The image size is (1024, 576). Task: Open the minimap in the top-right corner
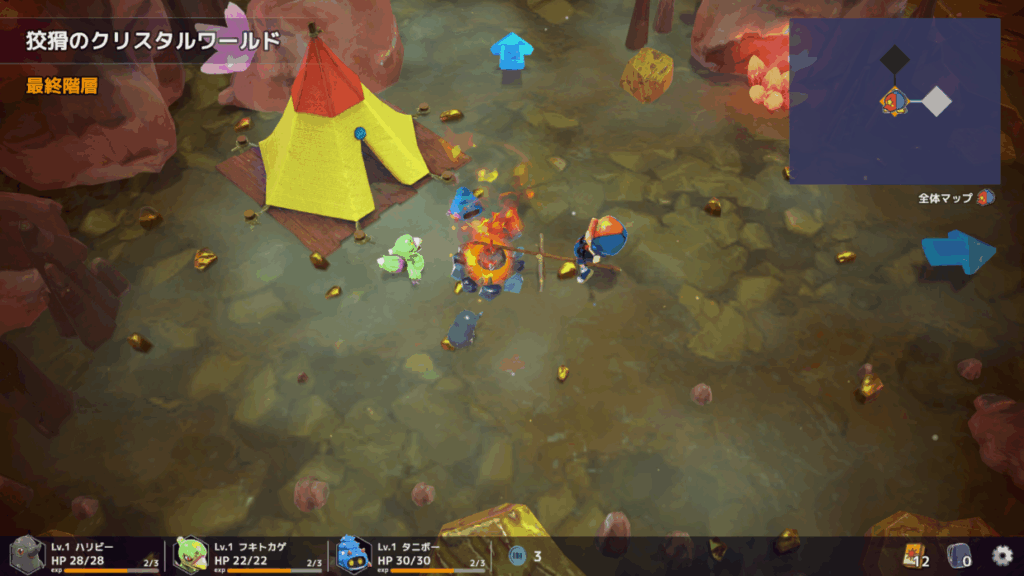coord(894,100)
